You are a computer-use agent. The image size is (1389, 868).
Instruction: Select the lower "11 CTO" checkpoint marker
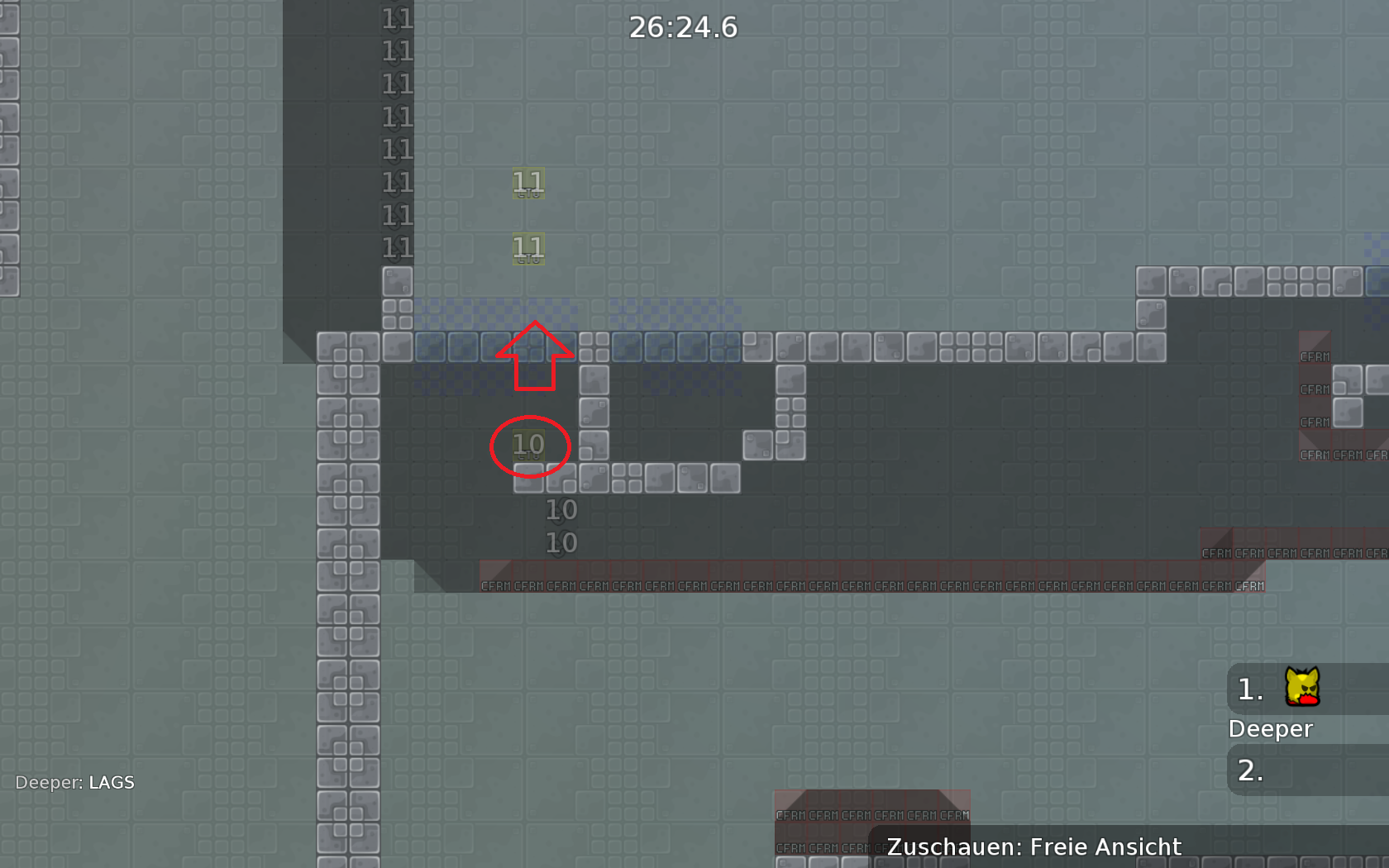click(527, 247)
